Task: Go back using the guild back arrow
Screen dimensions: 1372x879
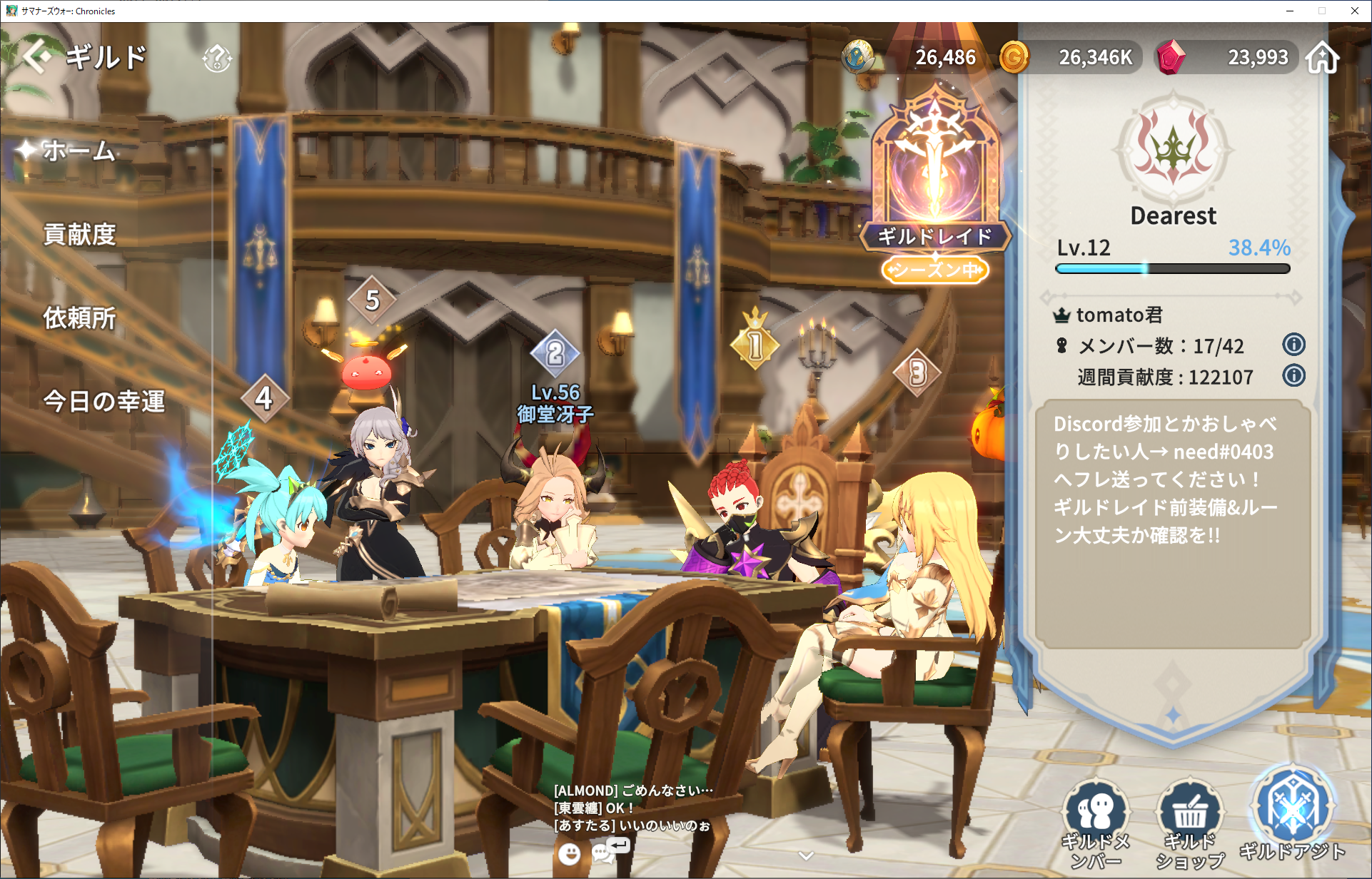Action: tap(37, 57)
